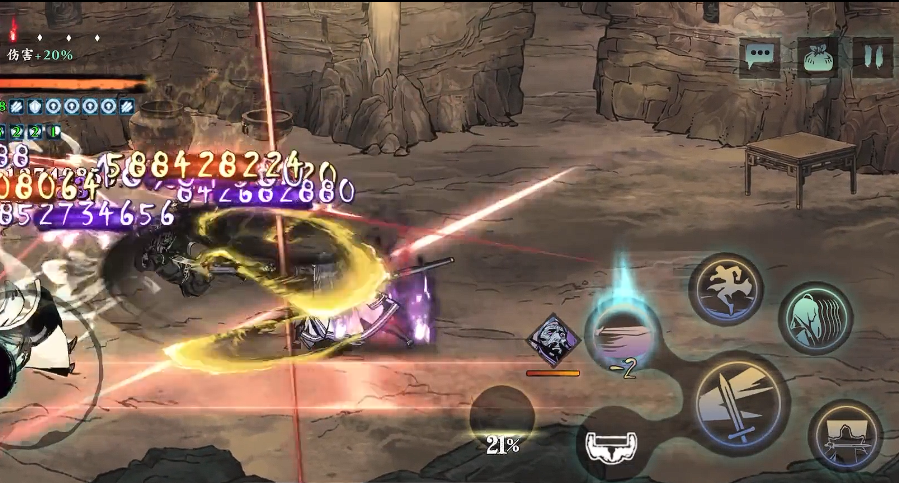Open the chat speech bubble button
This screenshot has width=899, height=483.
coord(760,57)
